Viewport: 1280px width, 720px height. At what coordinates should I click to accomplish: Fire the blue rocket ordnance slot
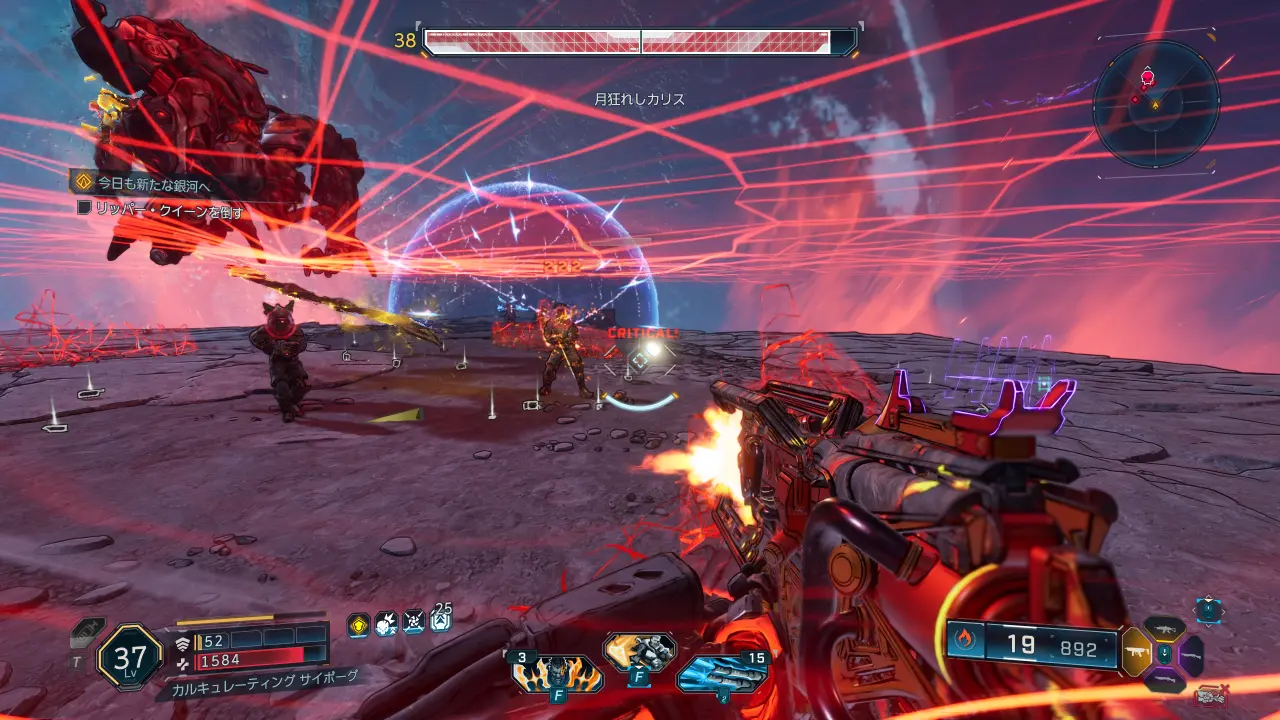(x=722, y=673)
